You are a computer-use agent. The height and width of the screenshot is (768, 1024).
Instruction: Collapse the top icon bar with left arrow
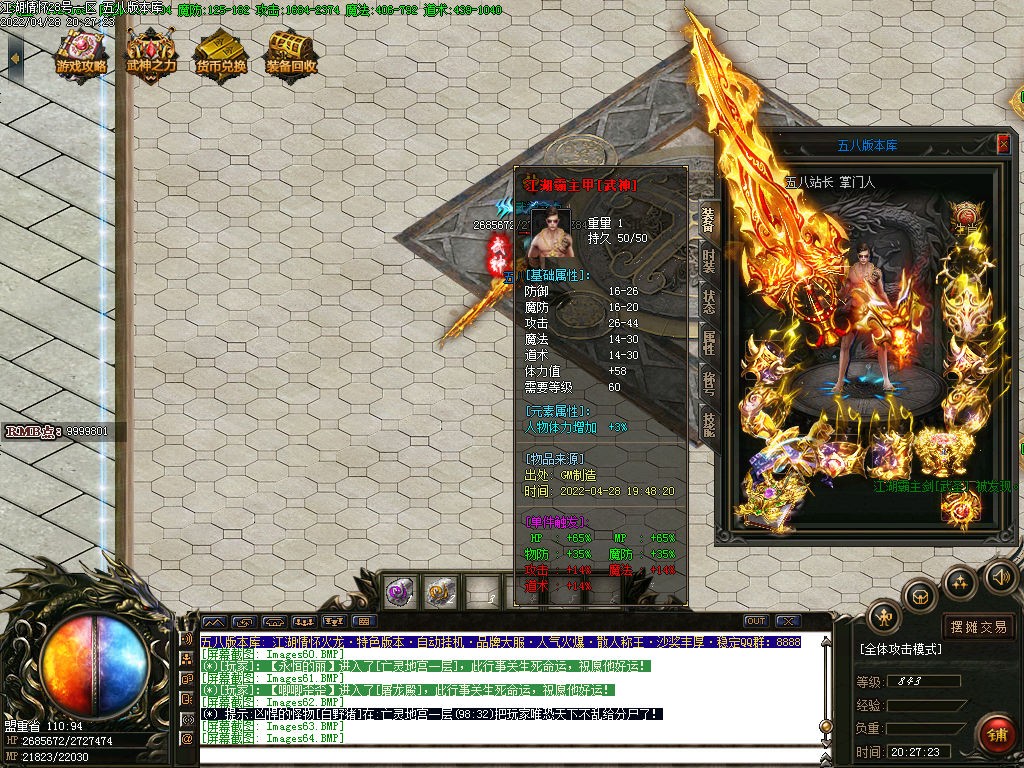[x=14, y=58]
